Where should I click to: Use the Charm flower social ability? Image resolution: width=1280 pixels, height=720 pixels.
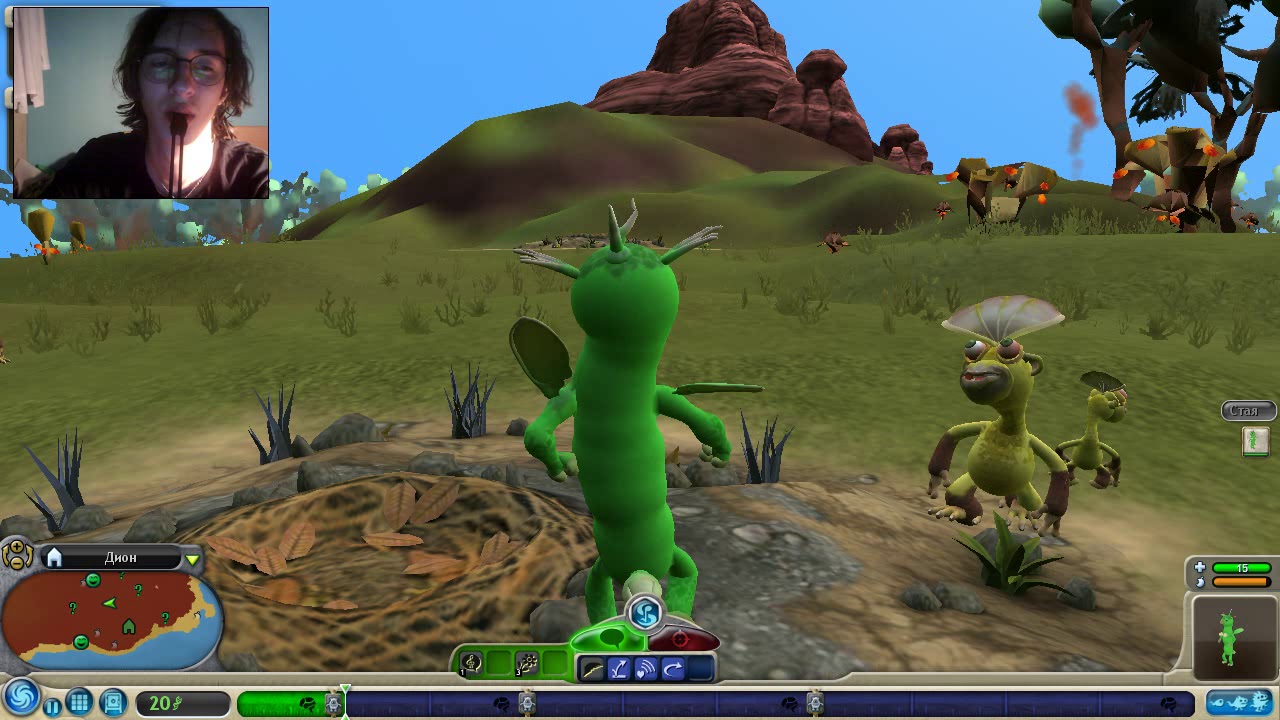click(527, 664)
